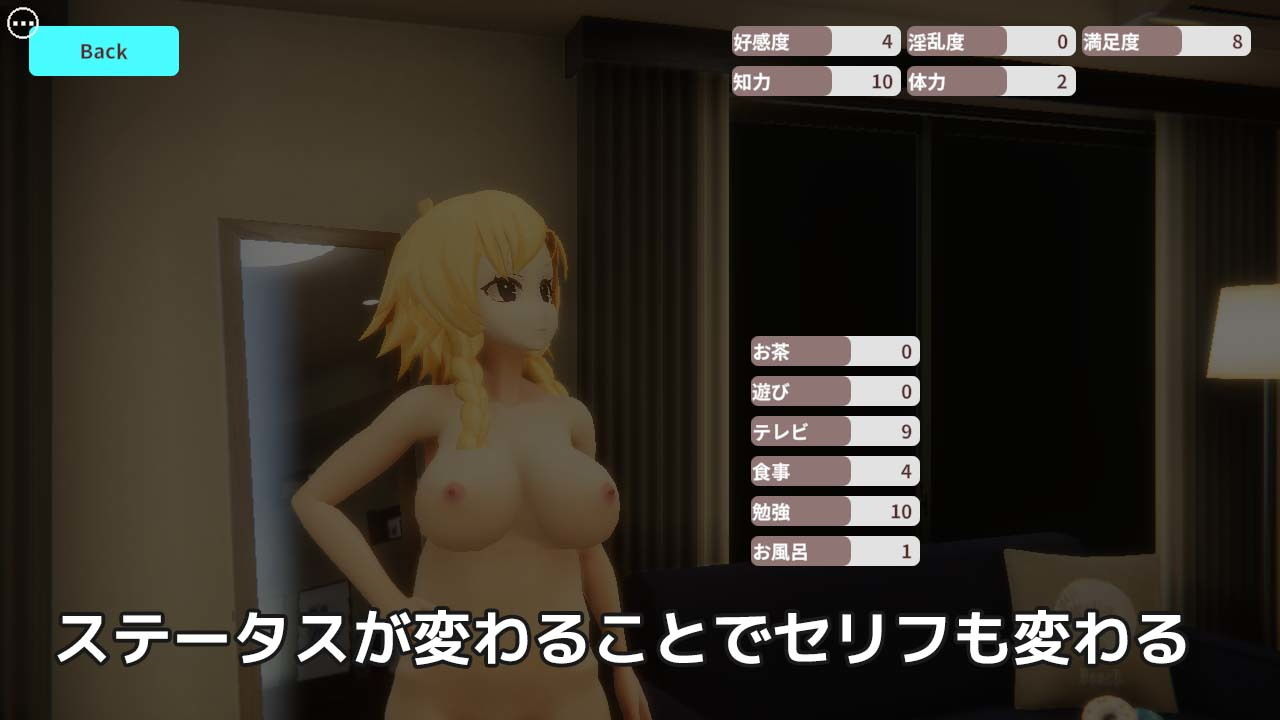The height and width of the screenshot is (720, 1280).
Task: Click the お茶 (tea) activity entry
Action: pyautogui.click(x=835, y=351)
